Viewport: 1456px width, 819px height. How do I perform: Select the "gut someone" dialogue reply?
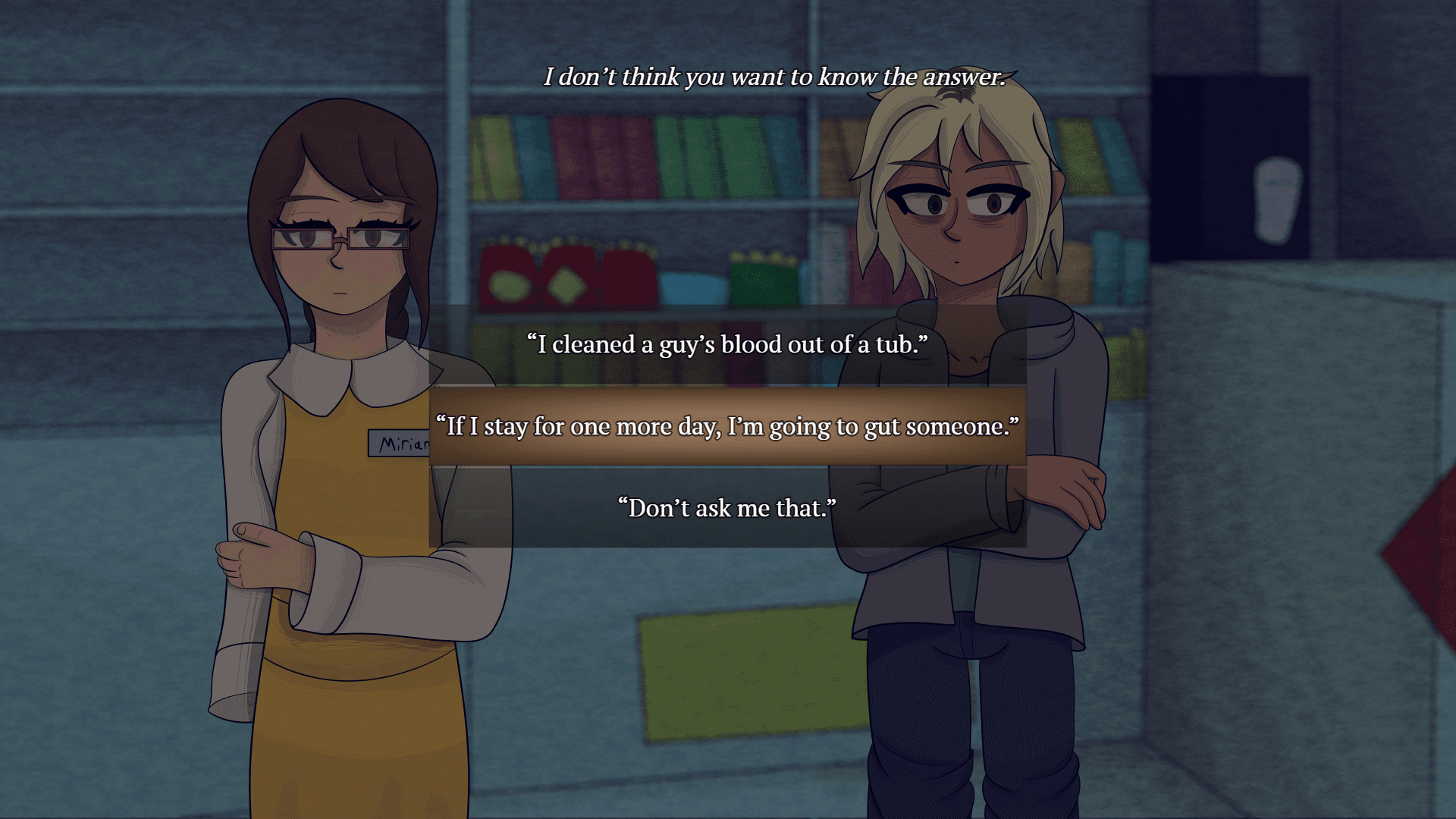point(727,426)
